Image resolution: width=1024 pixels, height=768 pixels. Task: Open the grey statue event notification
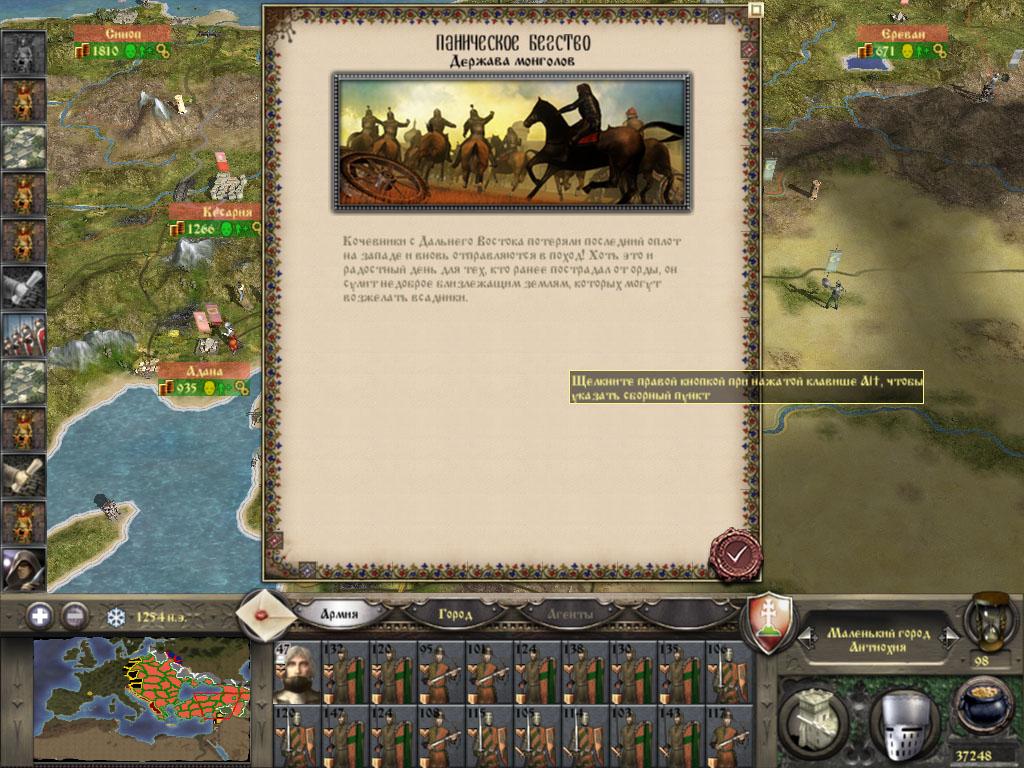click(23, 52)
